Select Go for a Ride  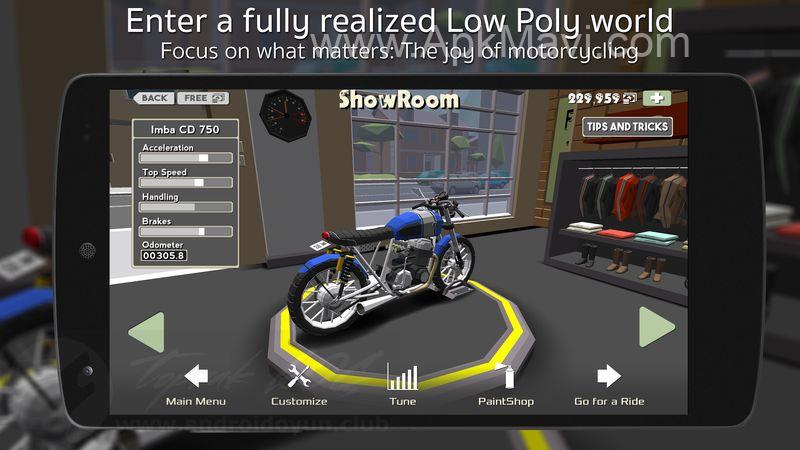click(609, 384)
